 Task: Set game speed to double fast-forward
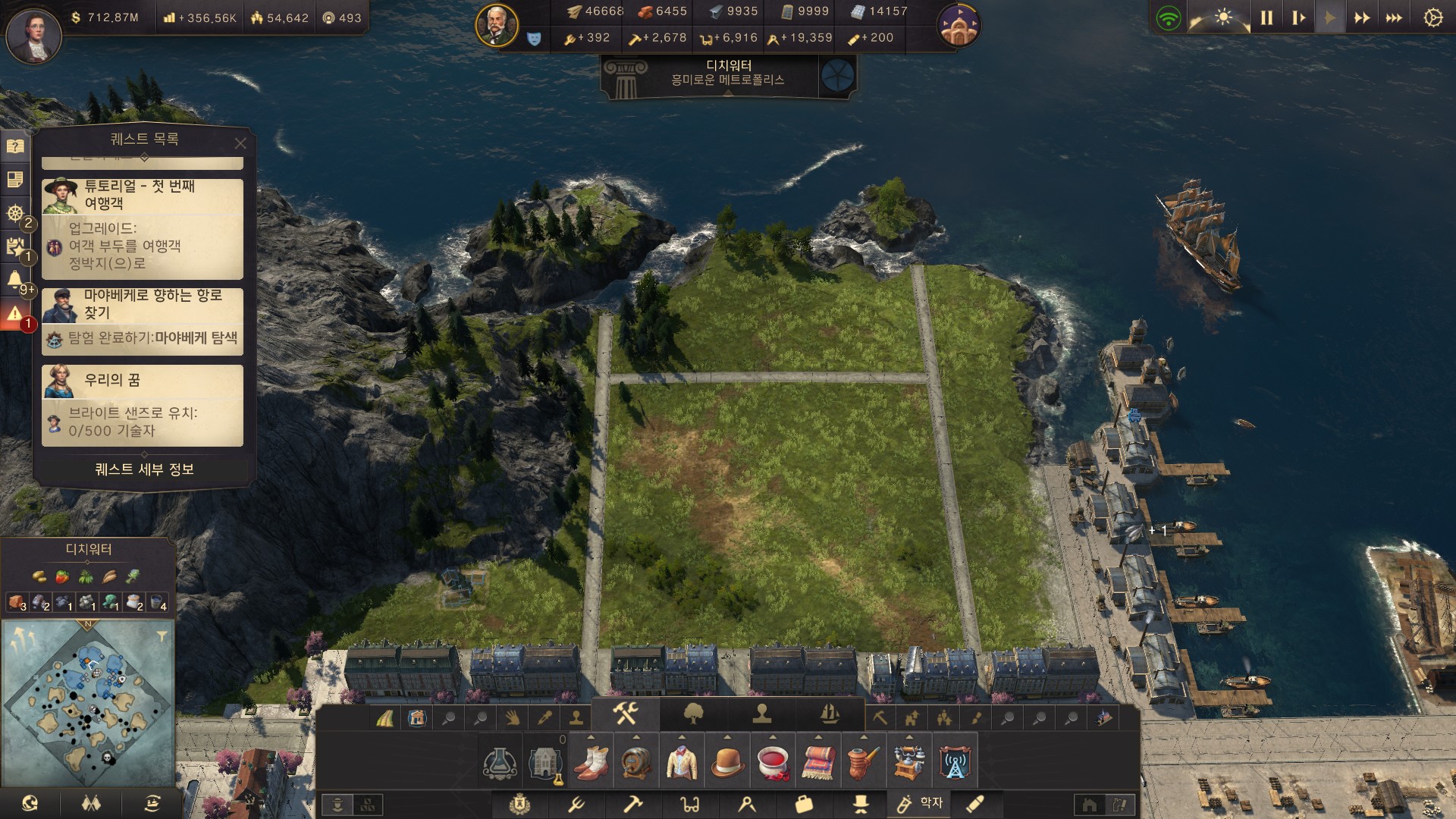[x=1362, y=18]
